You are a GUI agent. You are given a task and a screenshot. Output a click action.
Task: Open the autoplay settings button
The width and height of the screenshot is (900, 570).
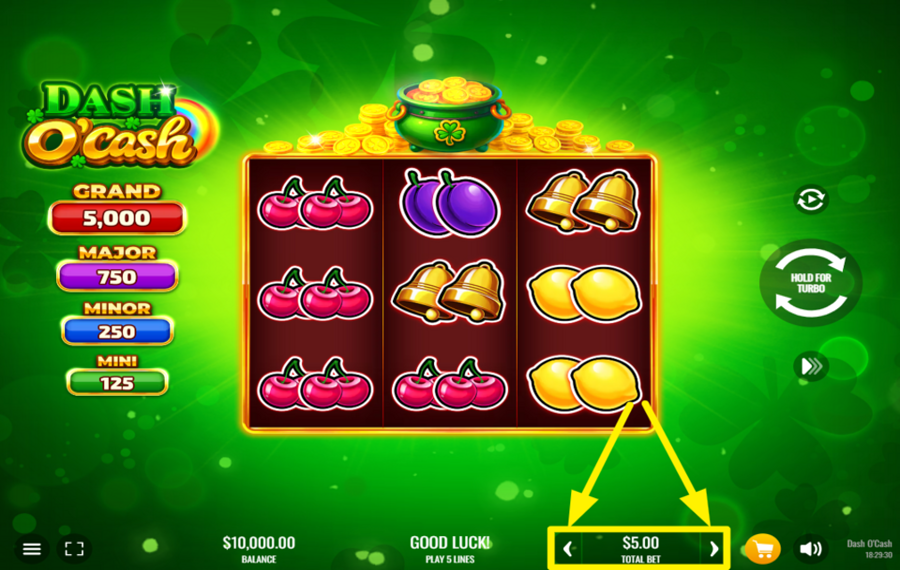click(810, 200)
